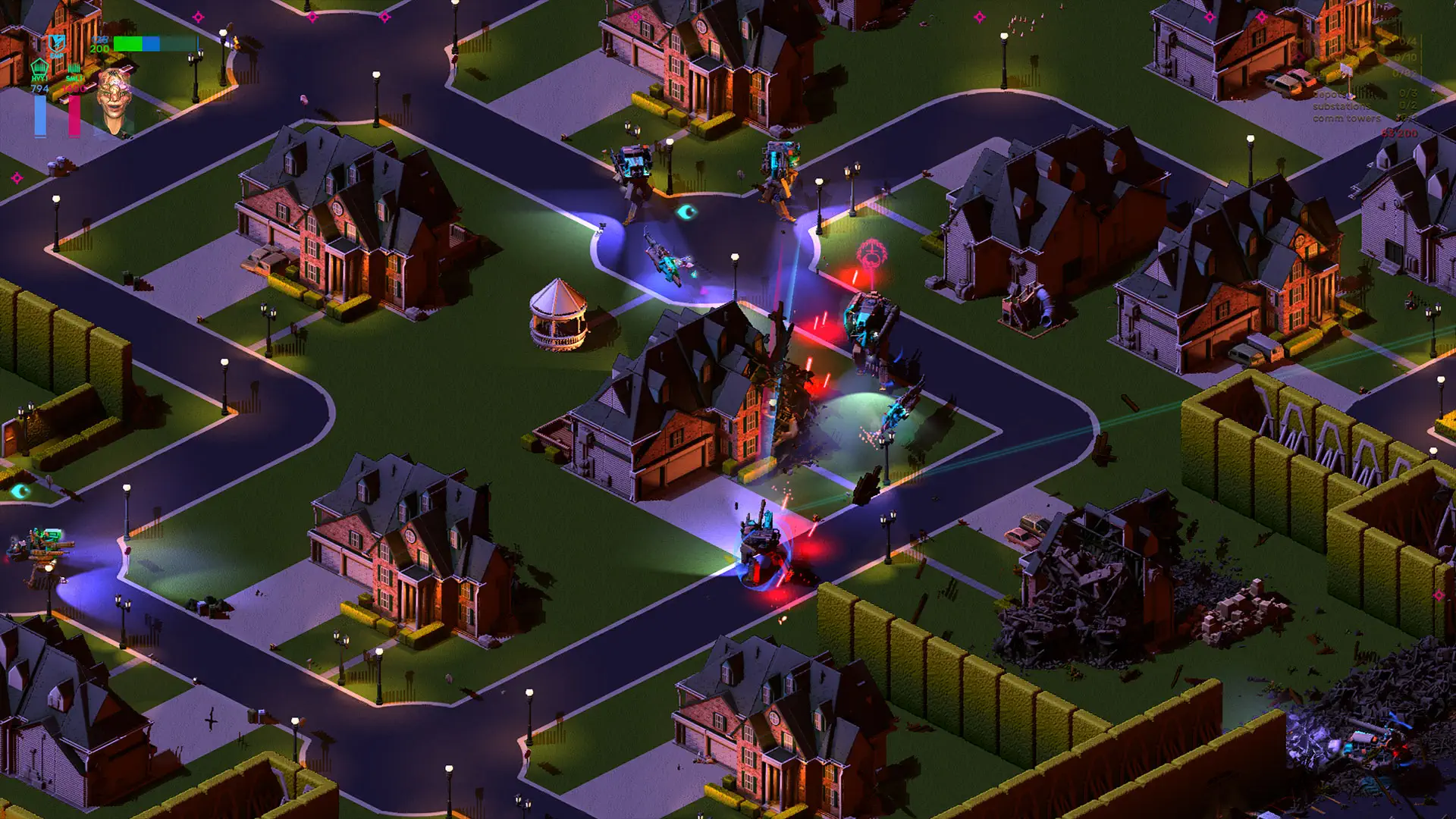
Task: Click the green 200 ammunition number
Action: [x=99, y=49]
